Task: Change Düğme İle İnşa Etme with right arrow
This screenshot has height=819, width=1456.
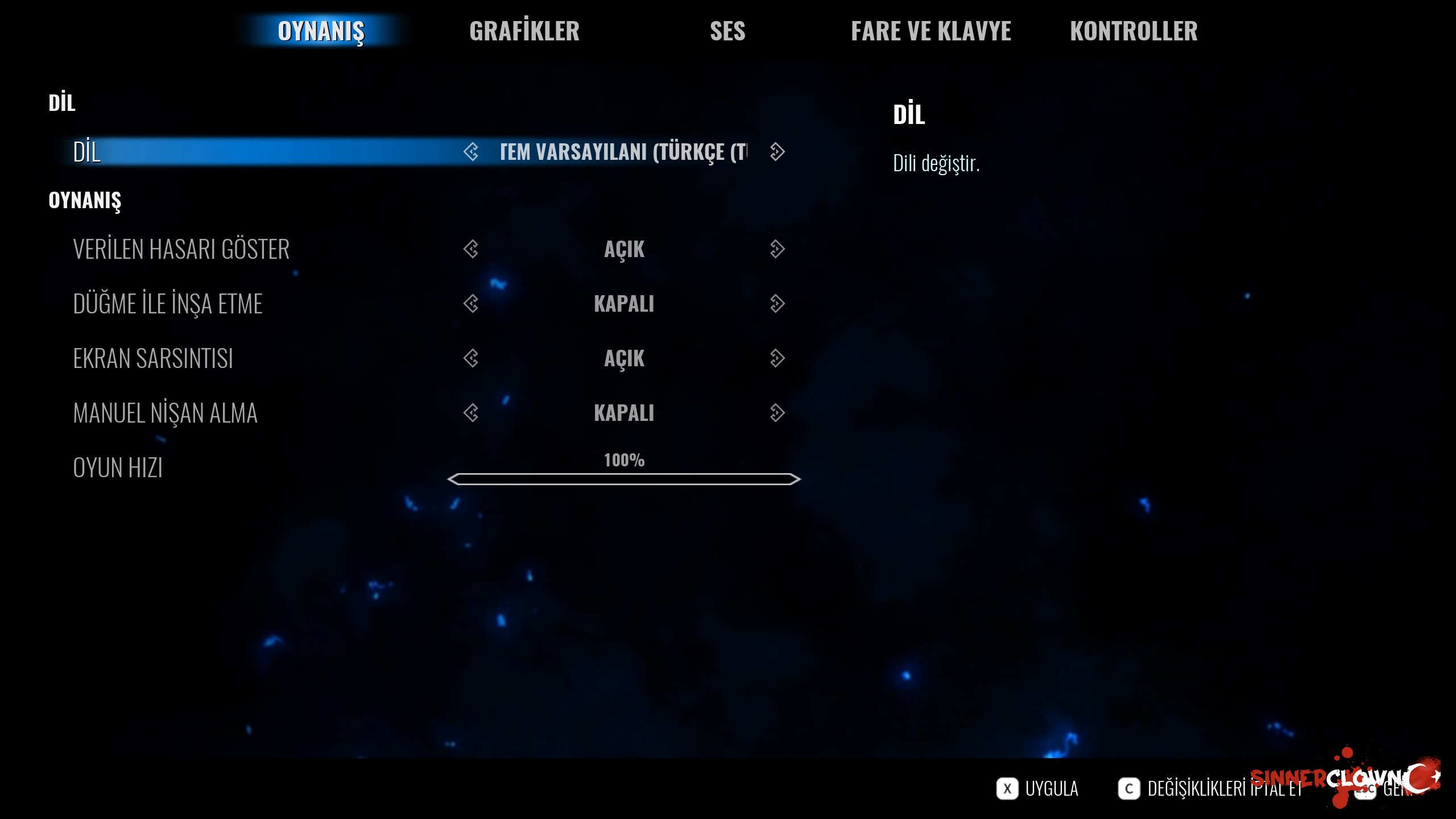Action: [x=777, y=304]
